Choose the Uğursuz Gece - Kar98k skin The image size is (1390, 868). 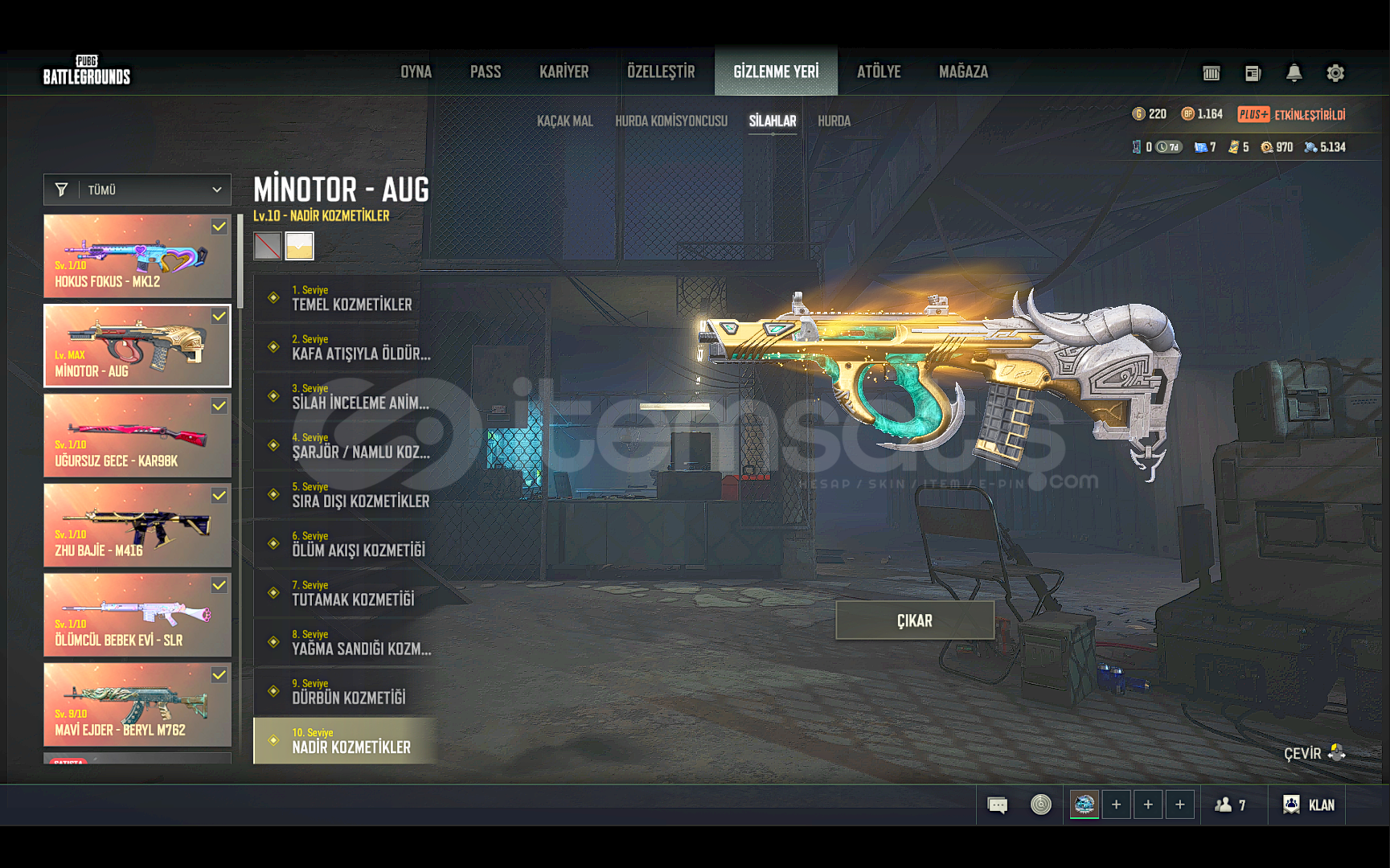click(137, 436)
